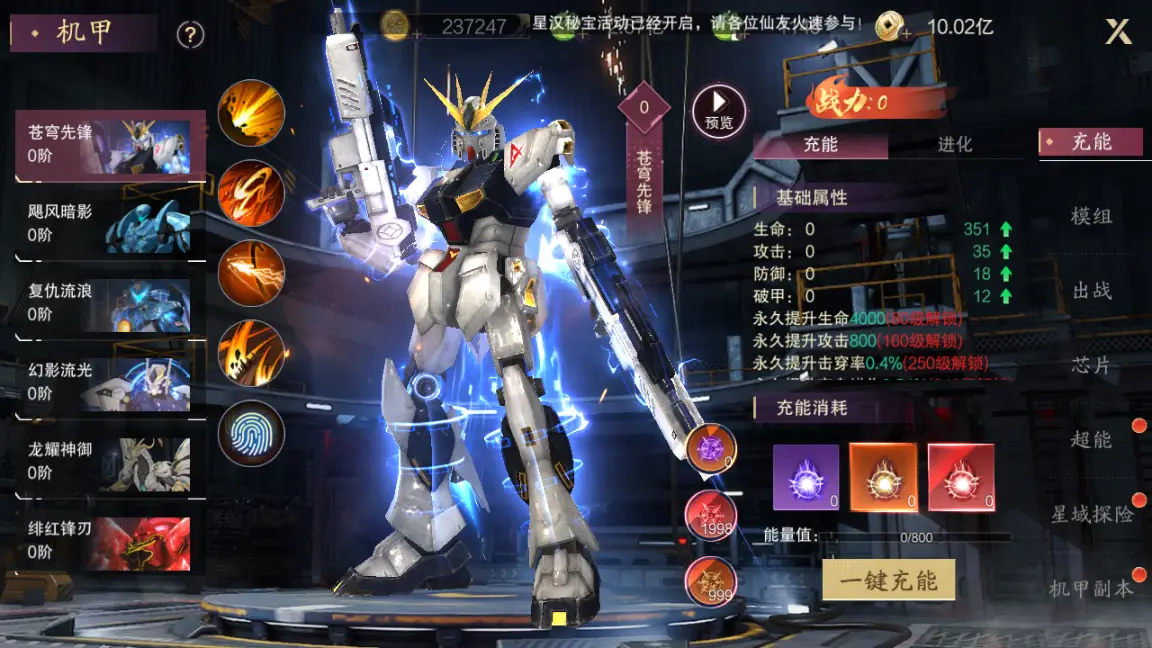Viewport: 1152px width, 648px height.
Task: Click the 一键充能 button
Action: 888,580
